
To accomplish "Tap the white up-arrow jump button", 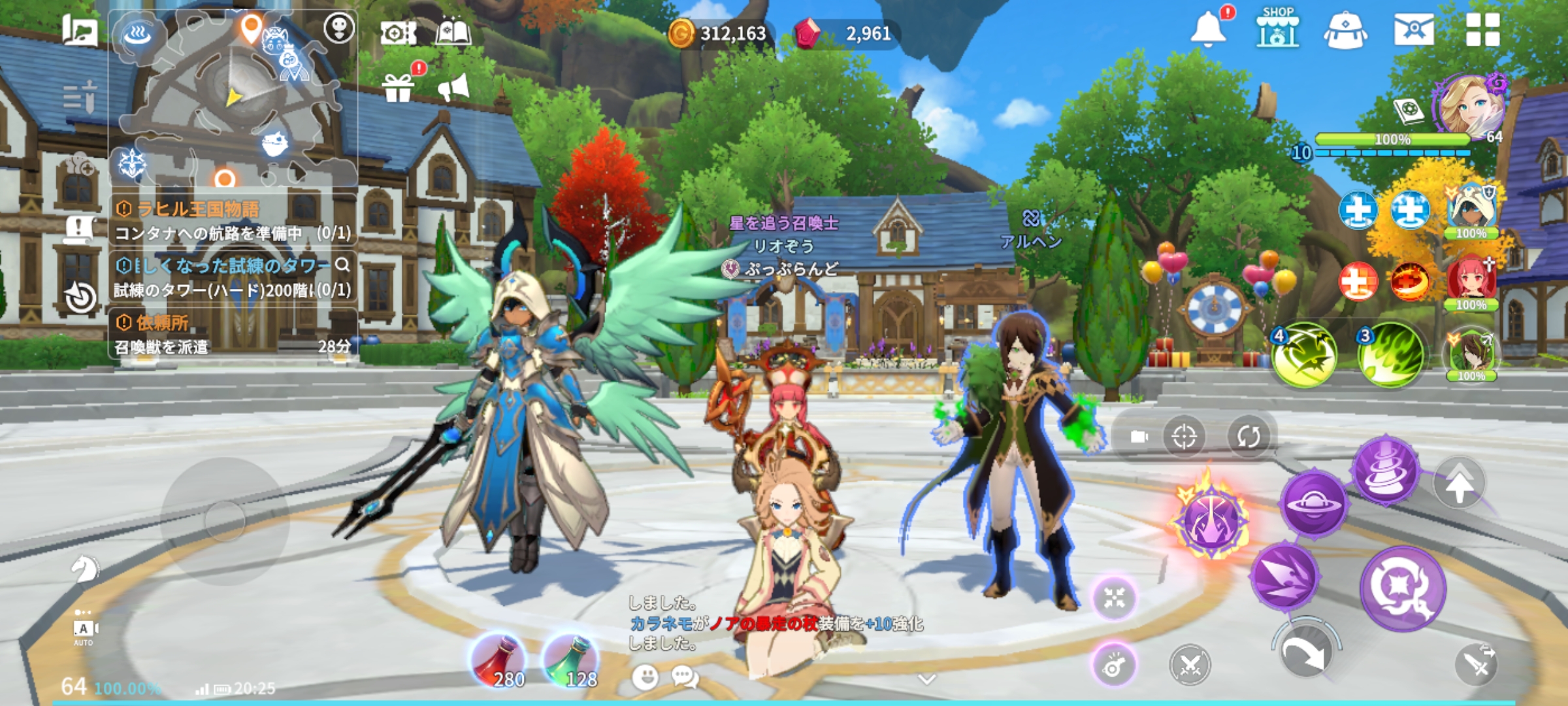I will (x=1459, y=484).
